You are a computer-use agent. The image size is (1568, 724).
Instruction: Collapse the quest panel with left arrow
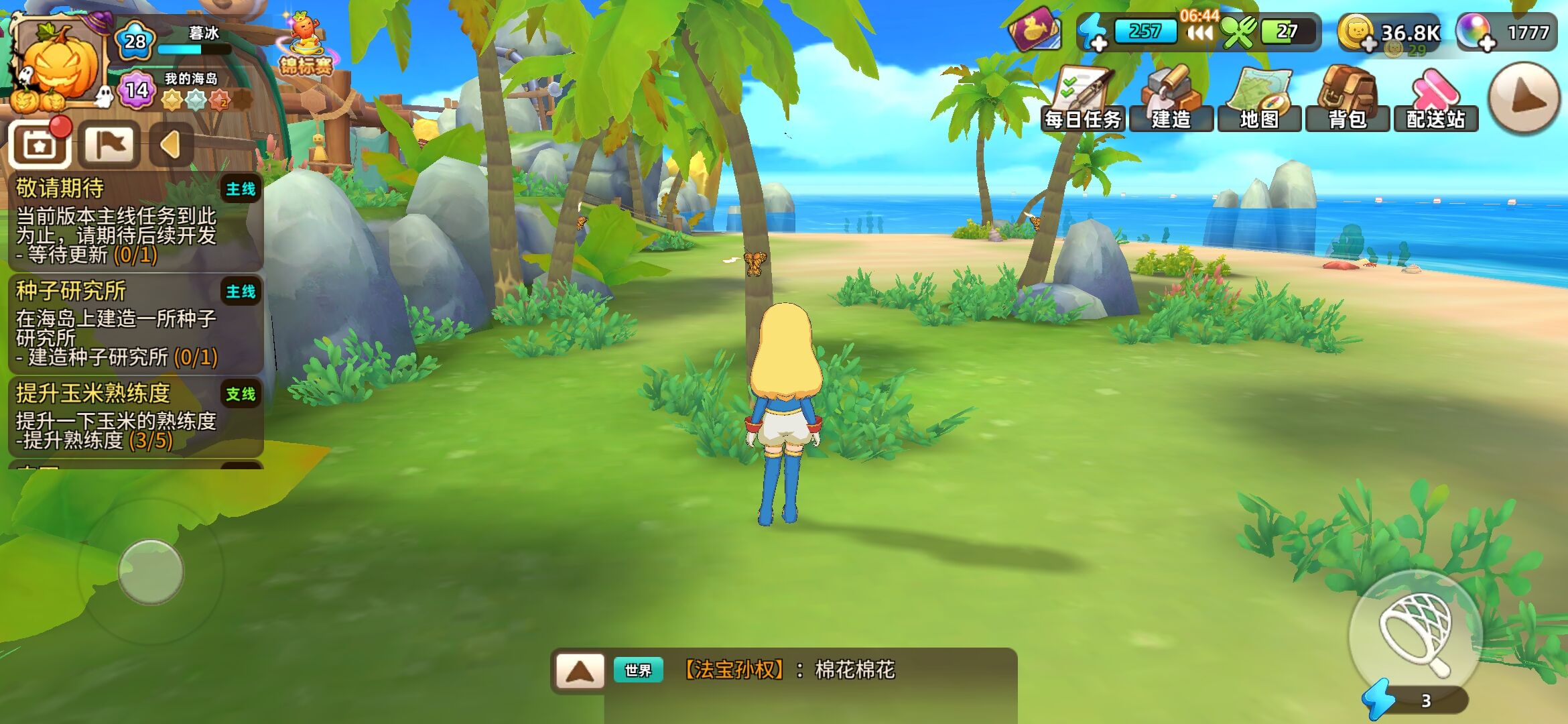(171, 144)
